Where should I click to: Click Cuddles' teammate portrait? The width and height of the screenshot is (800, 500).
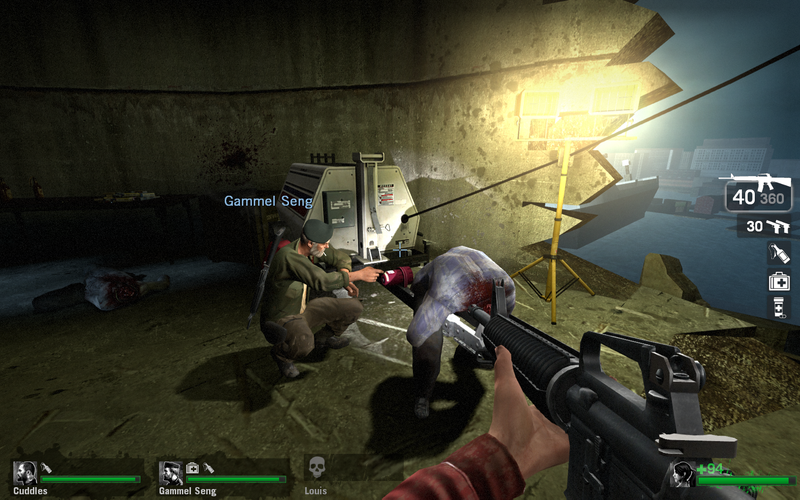click(x=25, y=473)
